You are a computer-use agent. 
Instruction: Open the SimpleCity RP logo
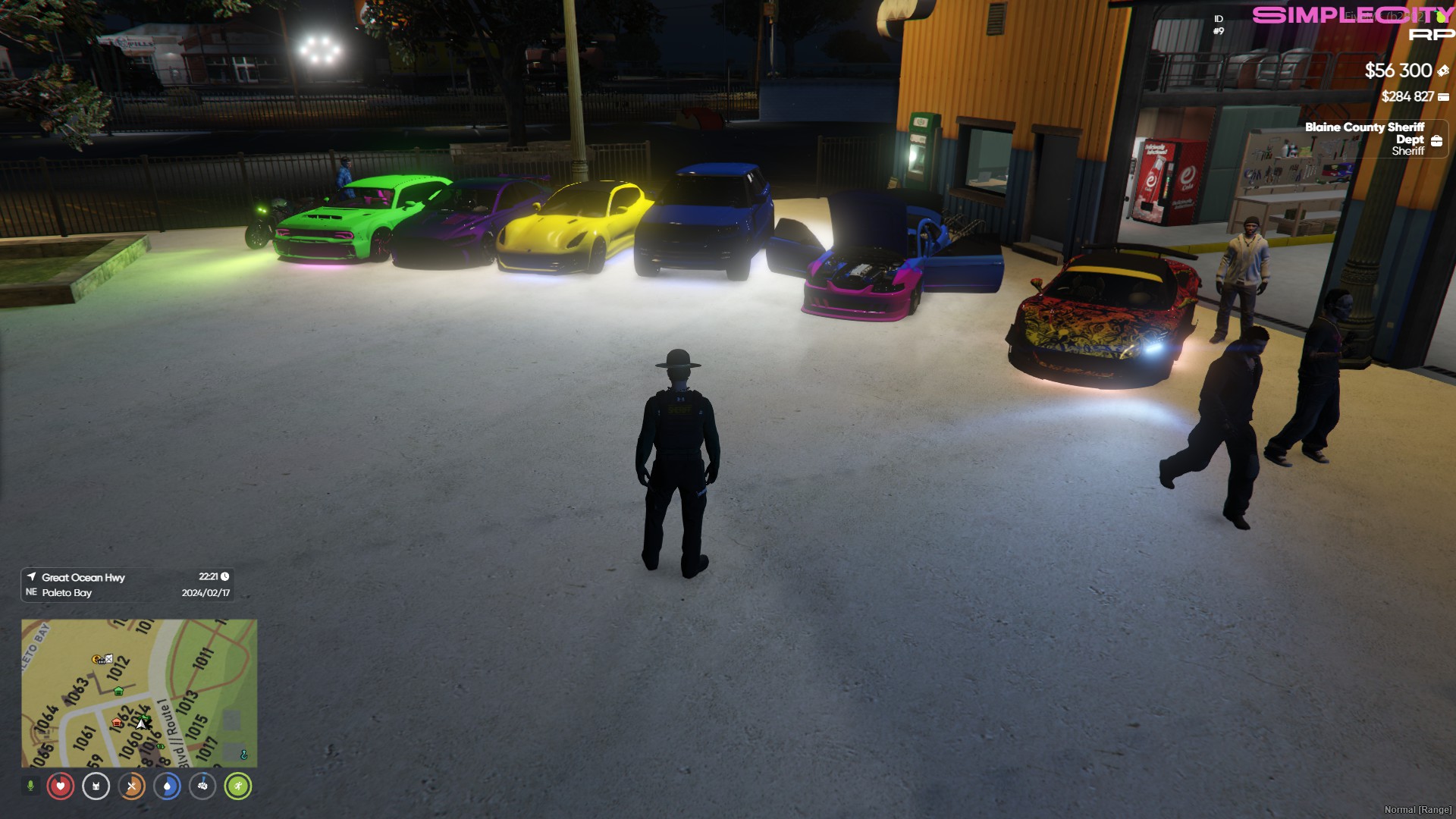coord(1358,20)
